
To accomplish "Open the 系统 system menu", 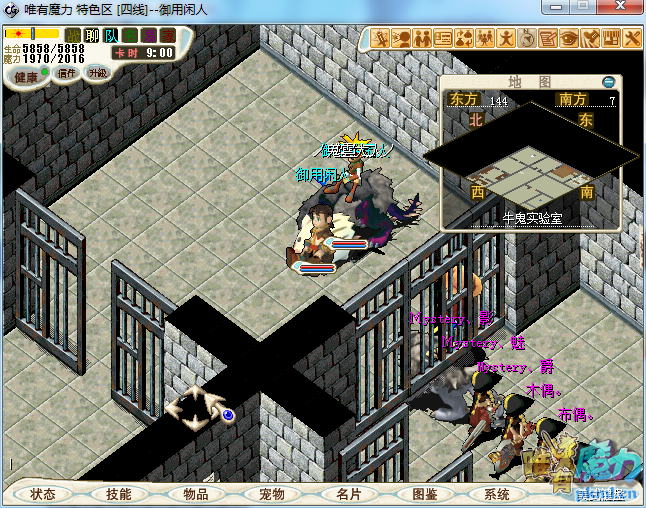I will [x=497, y=494].
